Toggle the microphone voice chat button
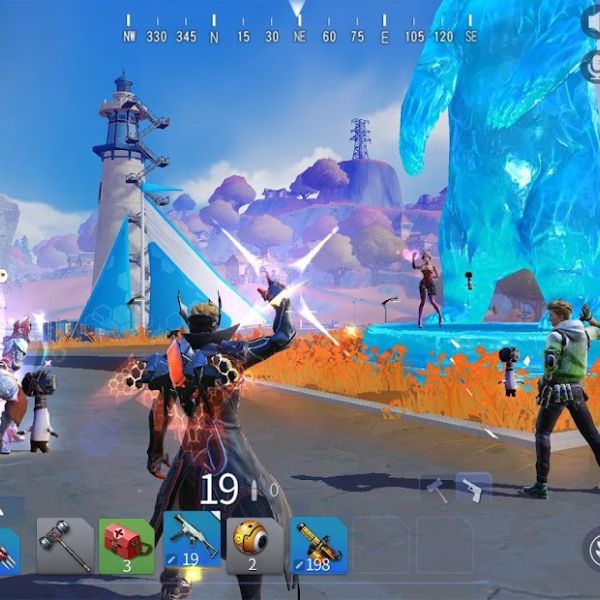This screenshot has height=600, width=600. click(592, 66)
